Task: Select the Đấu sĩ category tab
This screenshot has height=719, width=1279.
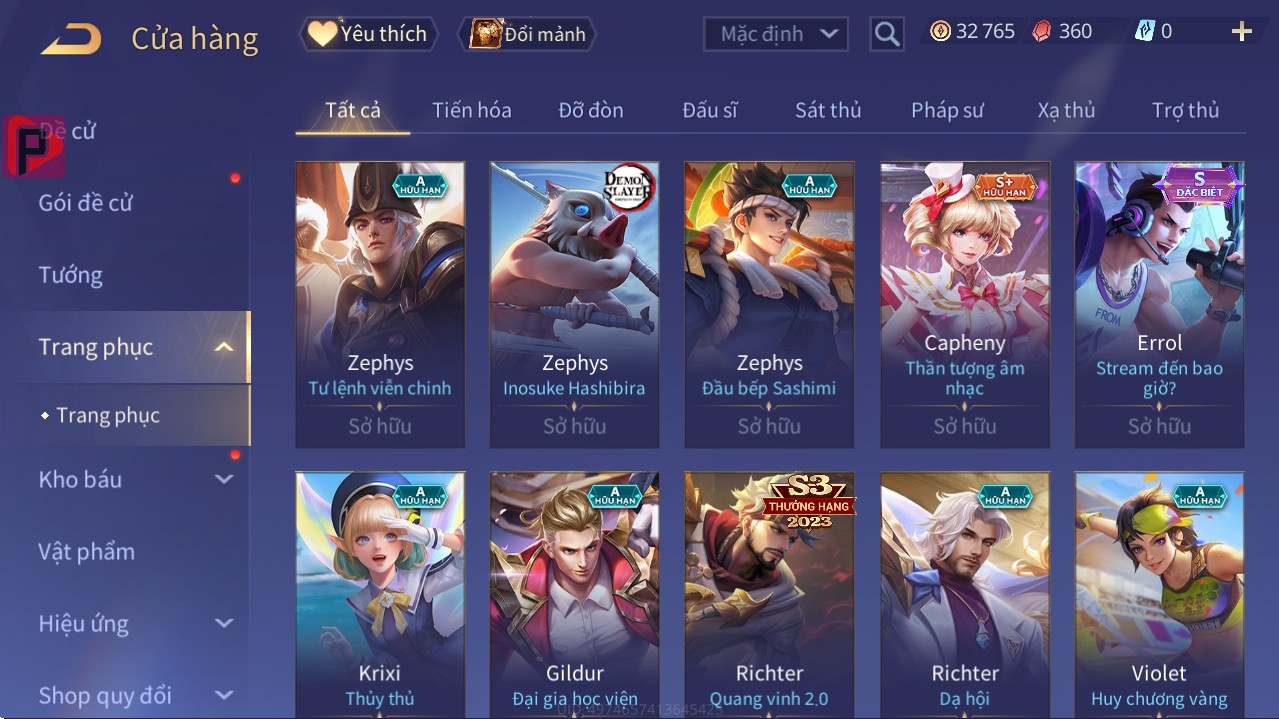Action: [709, 110]
